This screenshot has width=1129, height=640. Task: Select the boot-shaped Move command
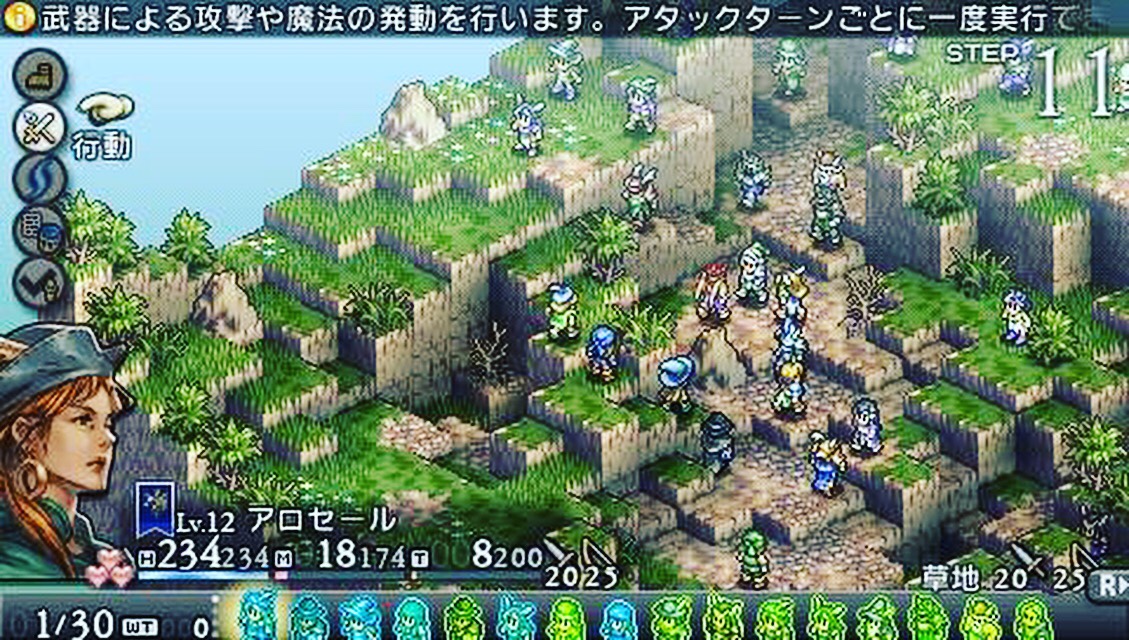tap(40, 75)
